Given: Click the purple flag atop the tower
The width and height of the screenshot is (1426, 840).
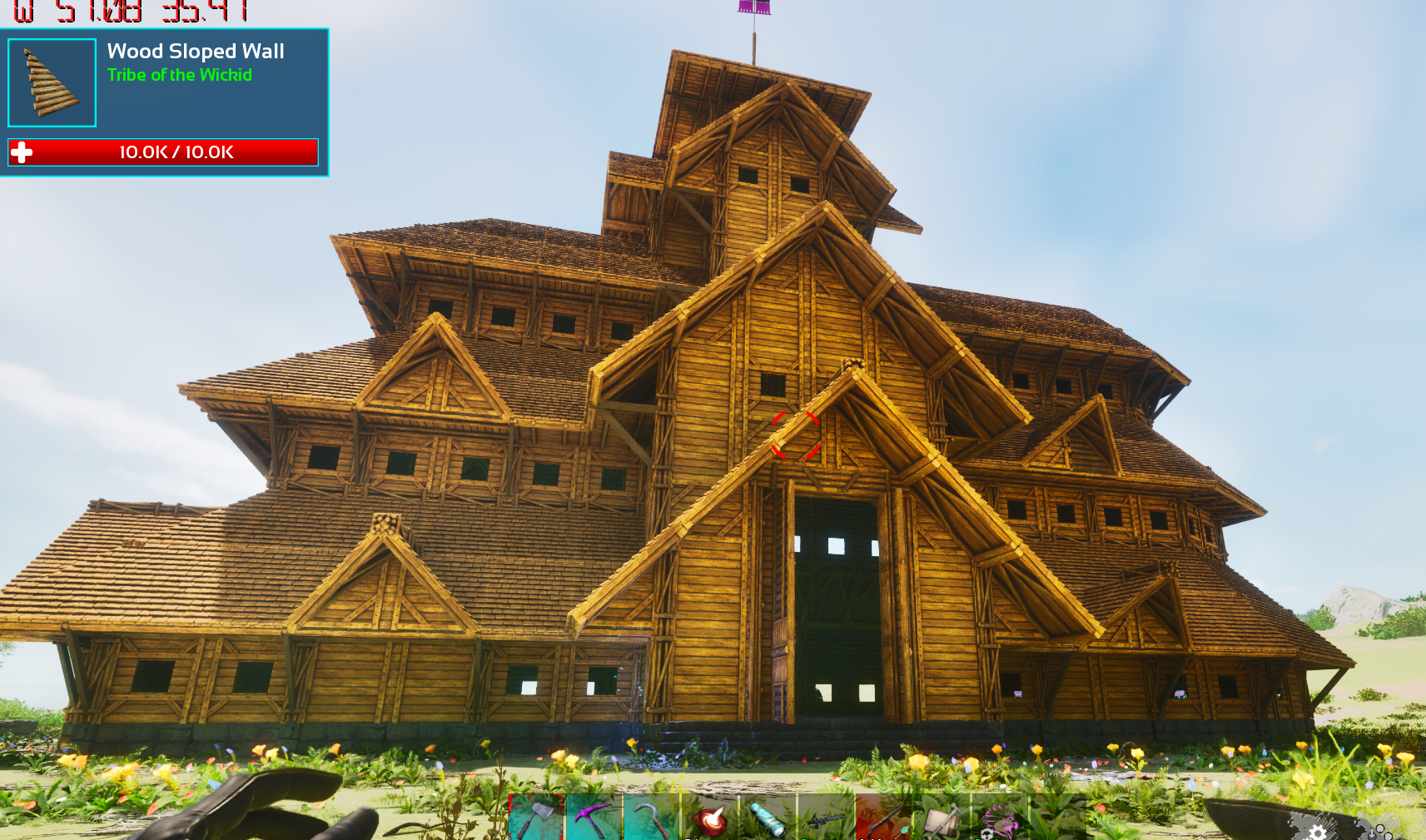Looking at the screenshot, I should coord(753,8).
